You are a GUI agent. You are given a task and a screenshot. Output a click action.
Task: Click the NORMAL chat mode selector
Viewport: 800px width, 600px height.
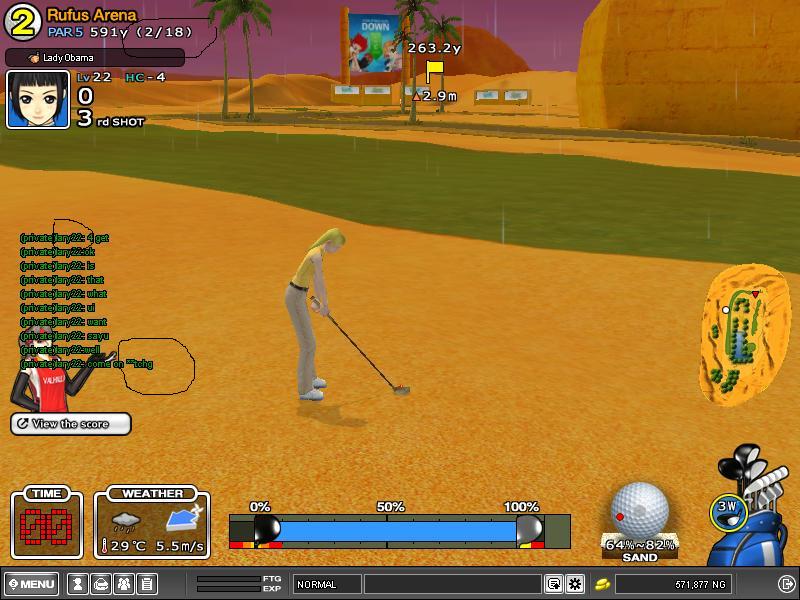(326, 584)
